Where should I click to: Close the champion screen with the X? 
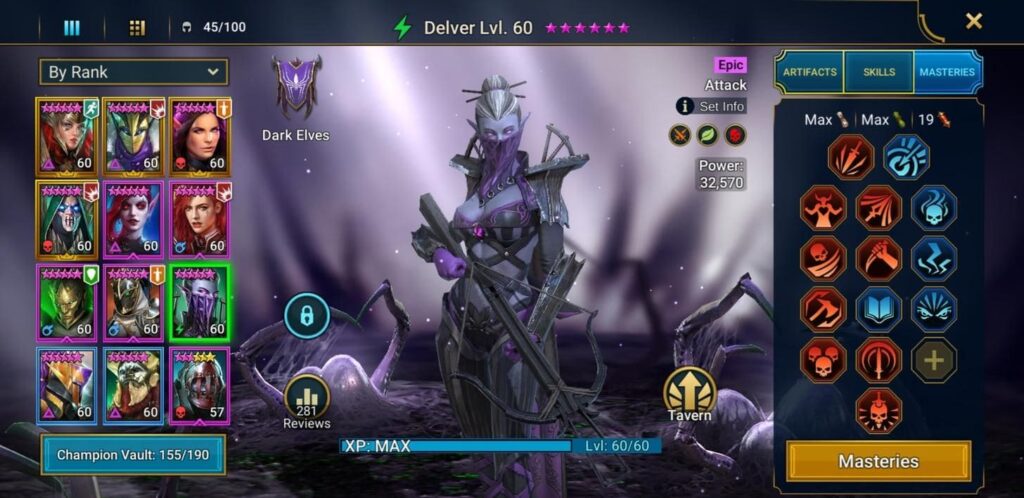[973, 21]
